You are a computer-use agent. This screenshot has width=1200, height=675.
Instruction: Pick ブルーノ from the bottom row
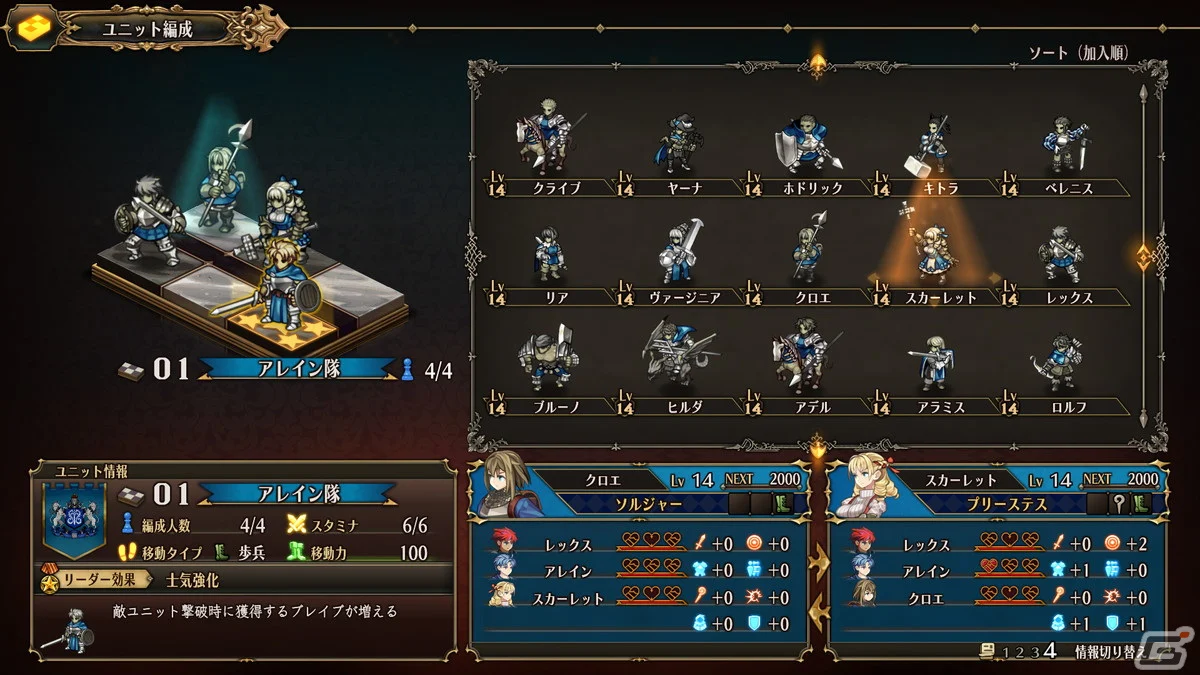point(543,365)
